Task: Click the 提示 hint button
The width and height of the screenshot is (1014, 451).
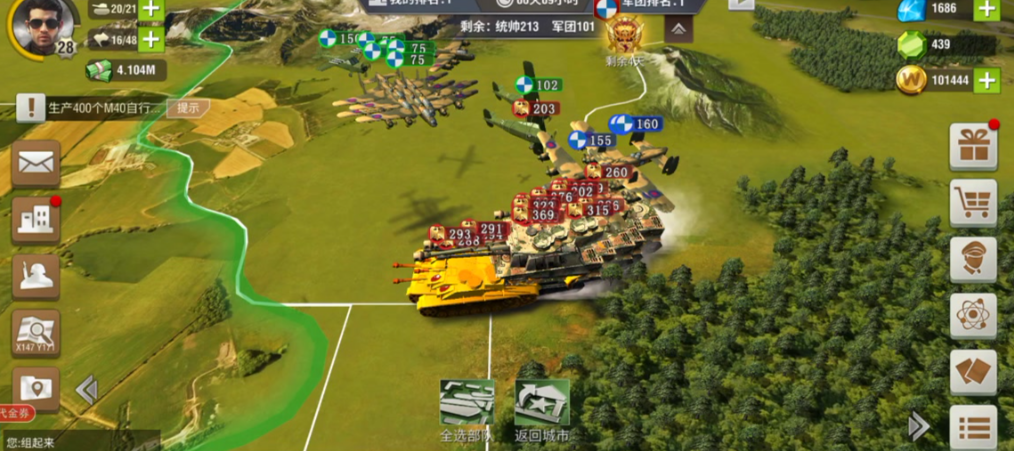Action: coord(188,108)
